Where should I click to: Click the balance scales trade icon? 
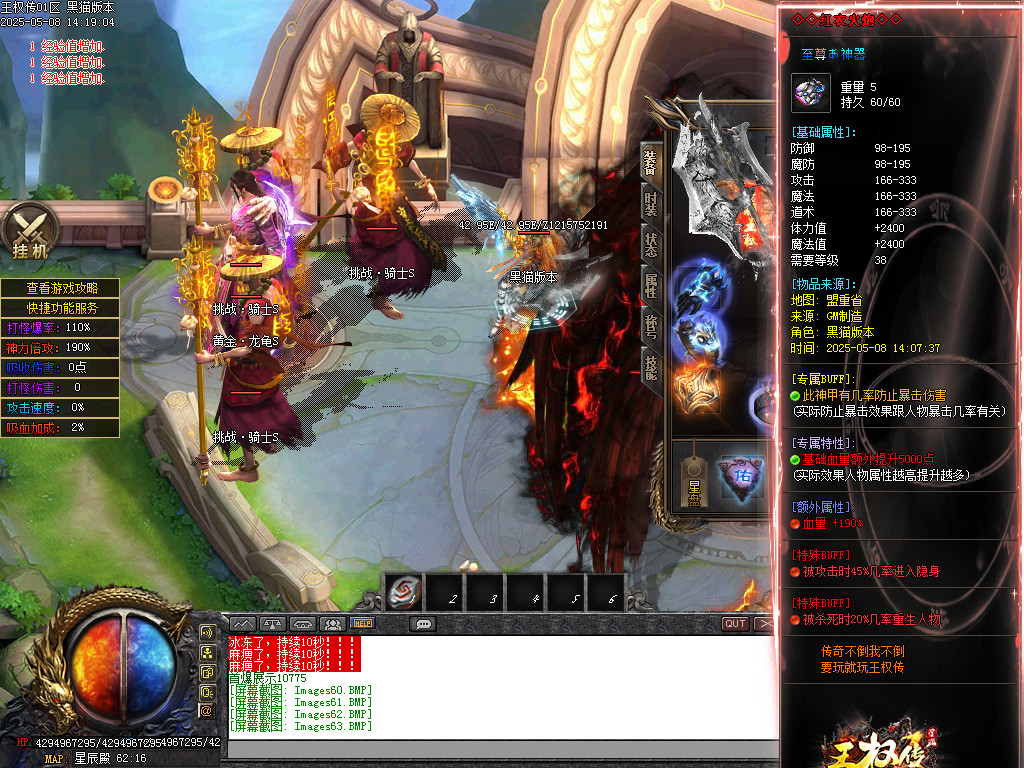273,623
